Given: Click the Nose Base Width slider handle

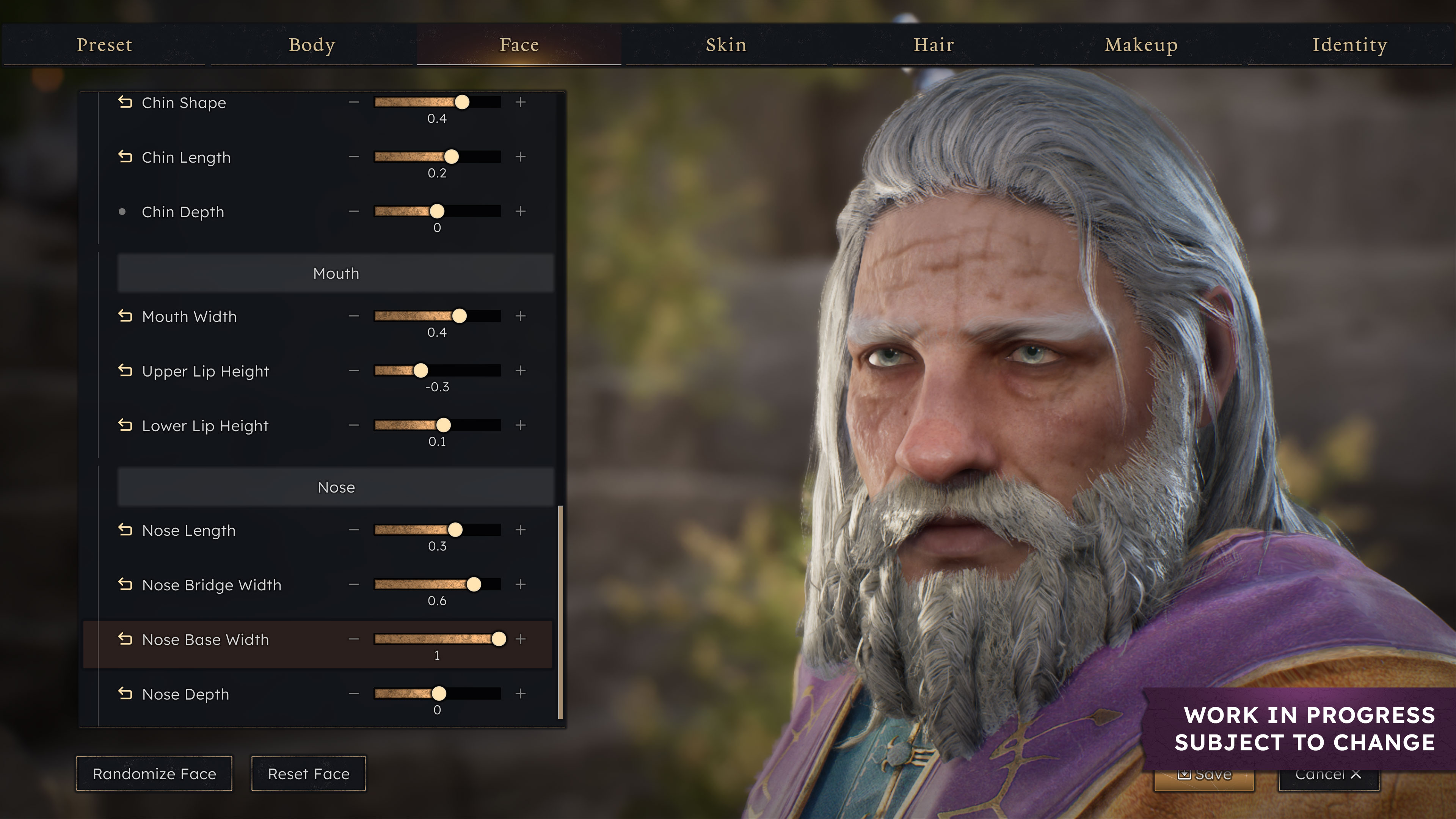Looking at the screenshot, I should tap(499, 639).
